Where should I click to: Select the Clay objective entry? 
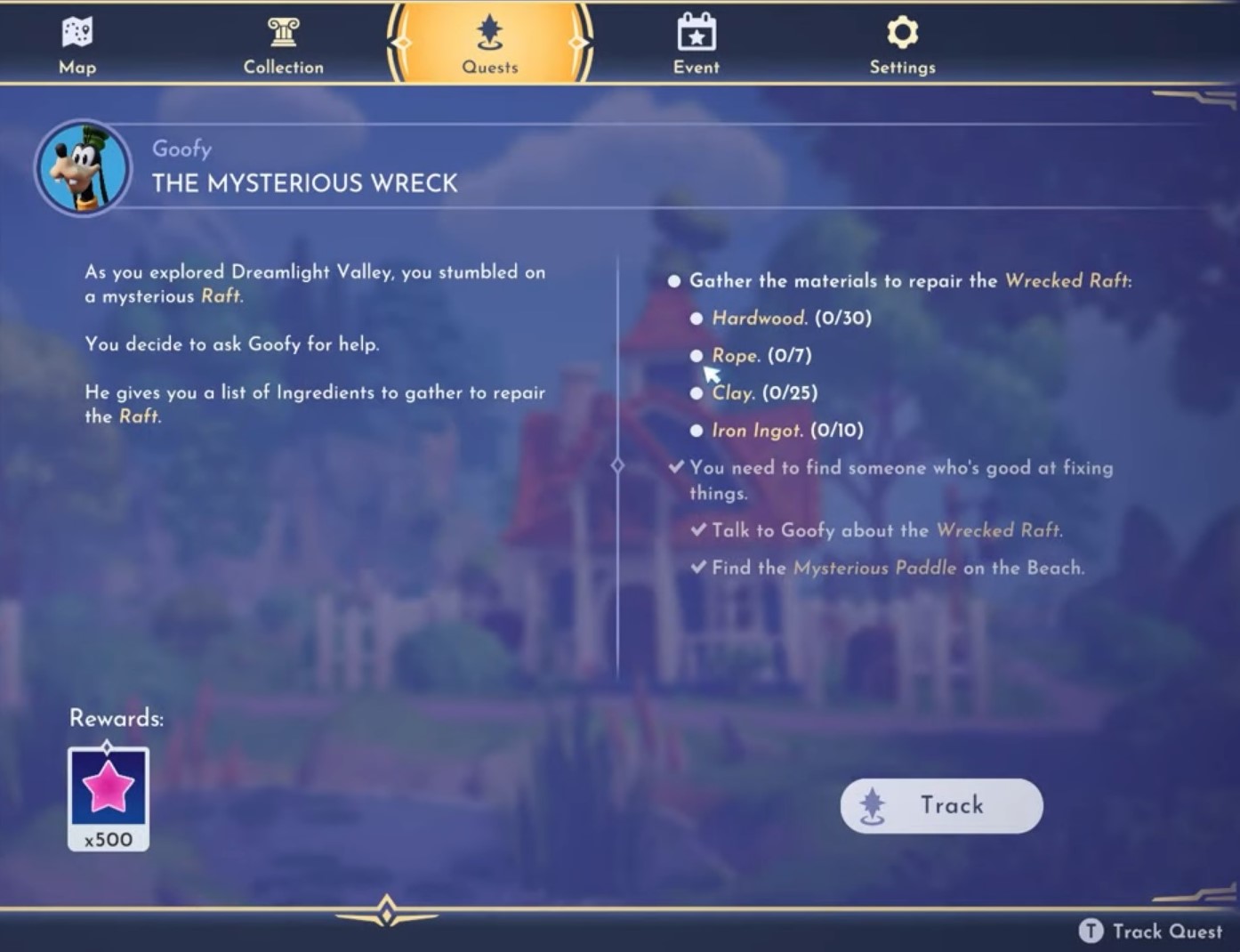[763, 393]
